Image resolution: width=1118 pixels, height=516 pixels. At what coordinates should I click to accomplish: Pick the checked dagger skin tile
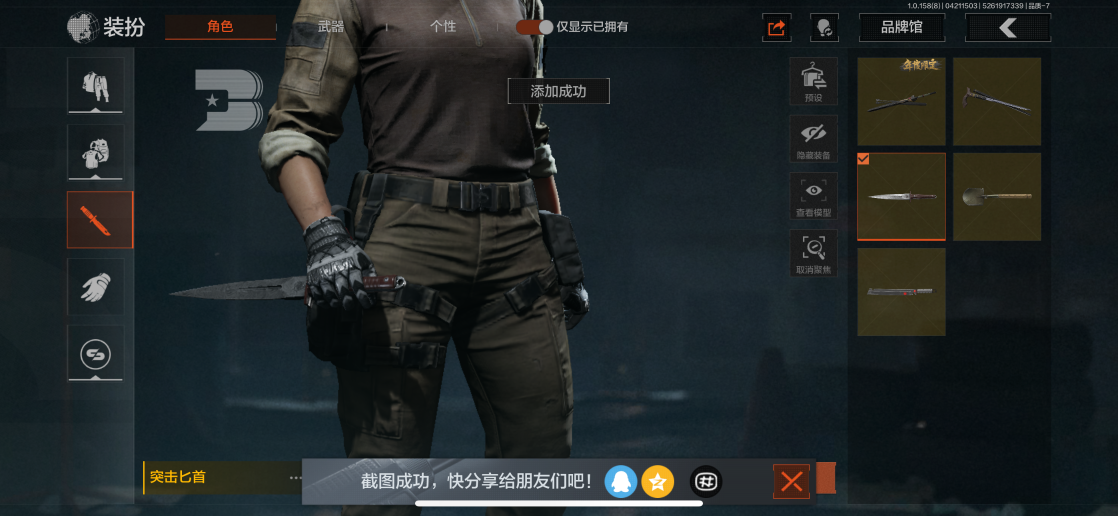901,197
